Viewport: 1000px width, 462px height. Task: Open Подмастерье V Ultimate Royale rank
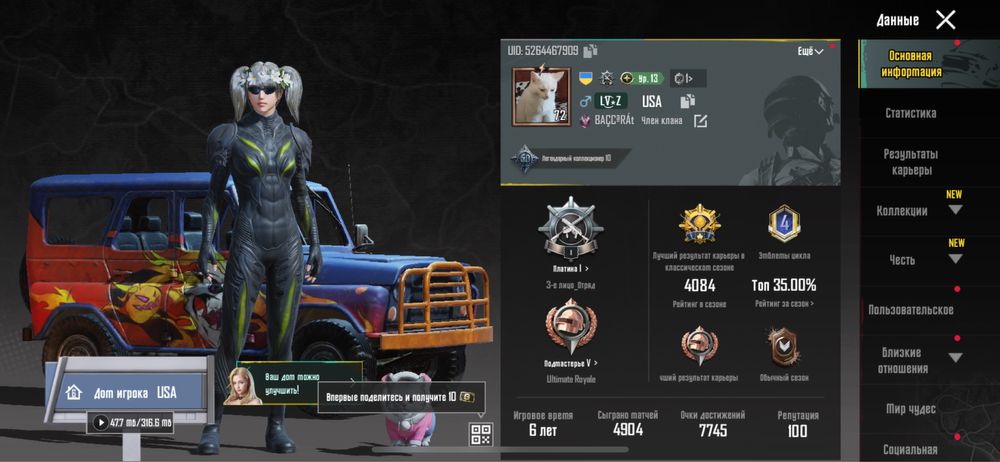click(x=571, y=363)
